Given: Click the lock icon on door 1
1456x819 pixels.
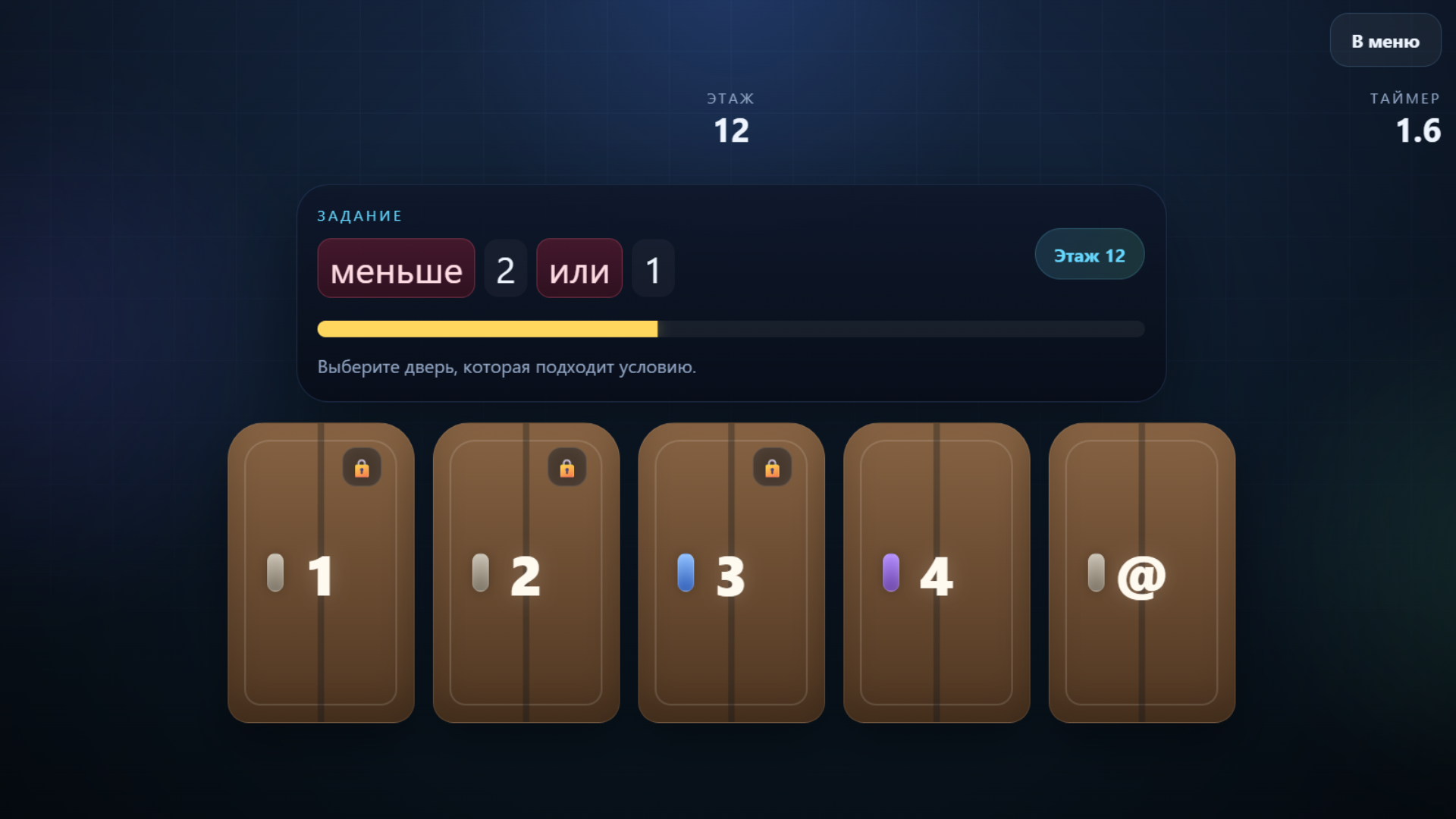Looking at the screenshot, I should point(362,468).
